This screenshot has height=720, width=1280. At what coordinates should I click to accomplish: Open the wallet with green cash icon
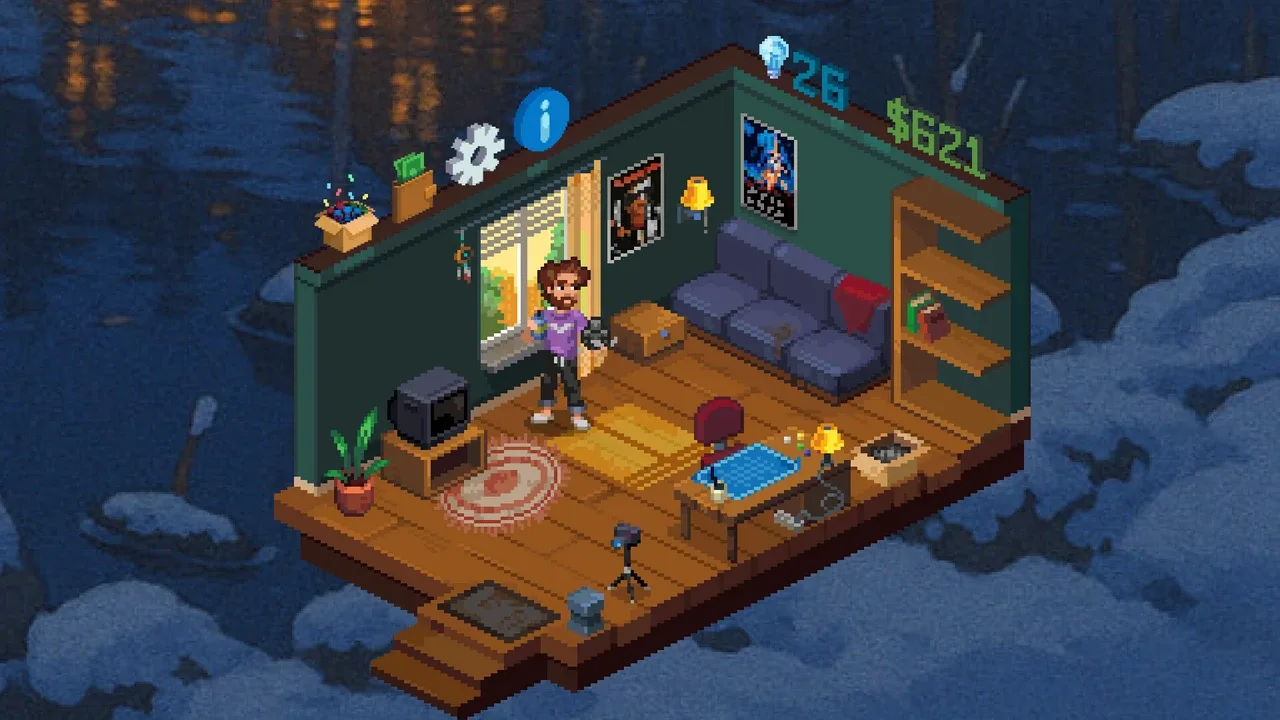click(x=412, y=188)
